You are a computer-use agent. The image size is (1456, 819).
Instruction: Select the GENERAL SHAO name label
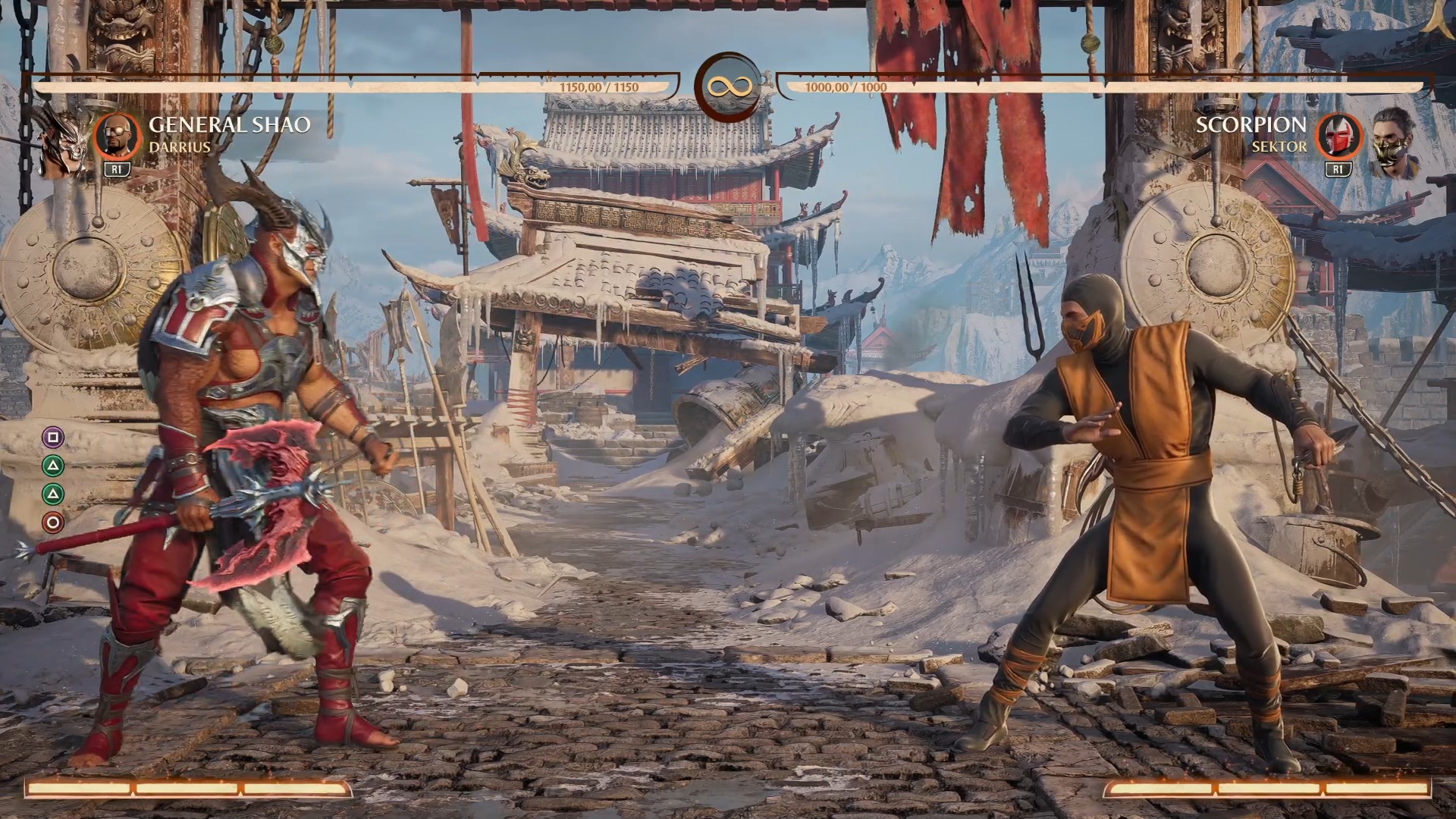point(229,124)
